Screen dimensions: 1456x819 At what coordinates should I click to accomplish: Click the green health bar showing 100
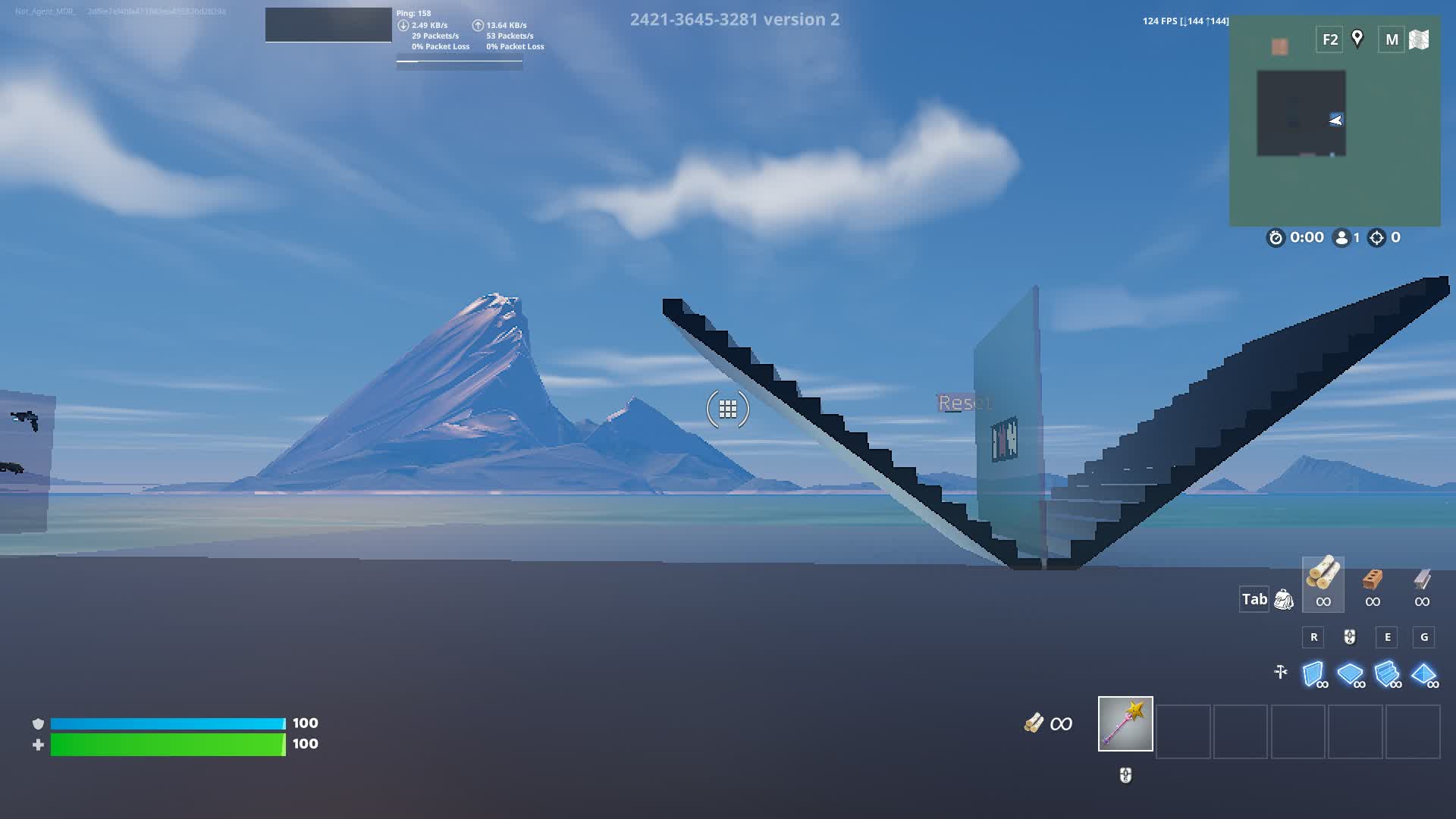pos(167,744)
